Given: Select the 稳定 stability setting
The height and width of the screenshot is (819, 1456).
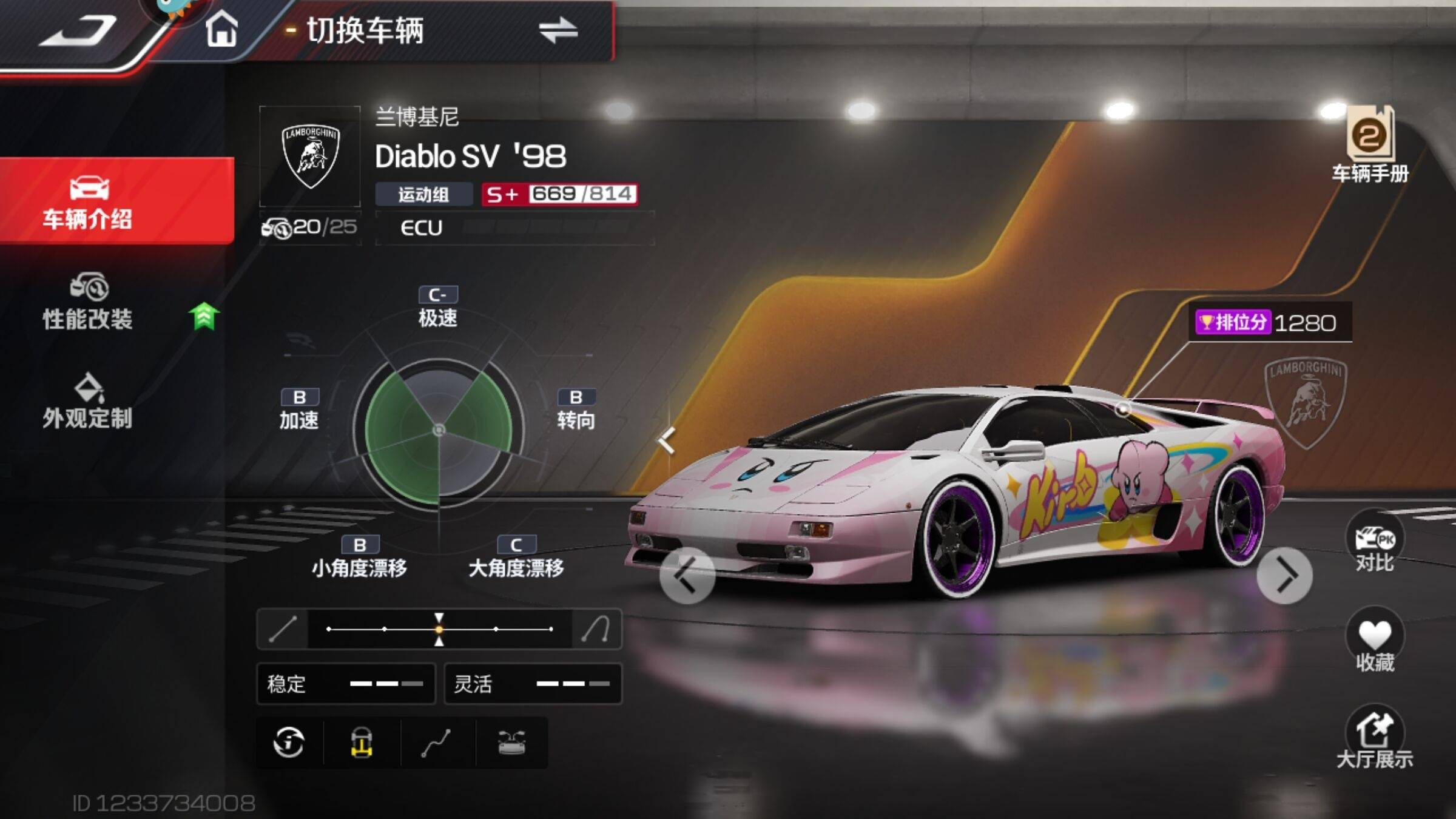Looking at the screenshot, I should coord(346,684).
